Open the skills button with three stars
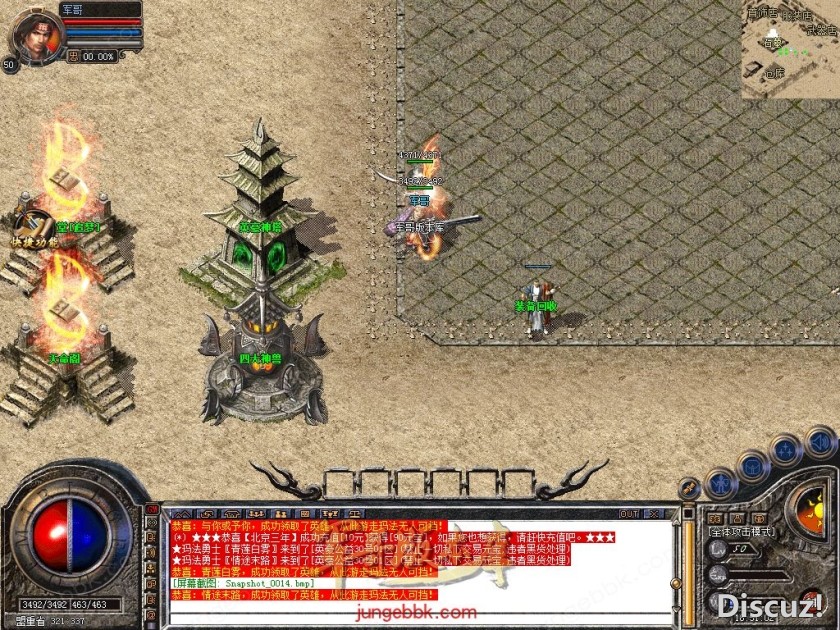Screen dimensions: 840x630 786,449
